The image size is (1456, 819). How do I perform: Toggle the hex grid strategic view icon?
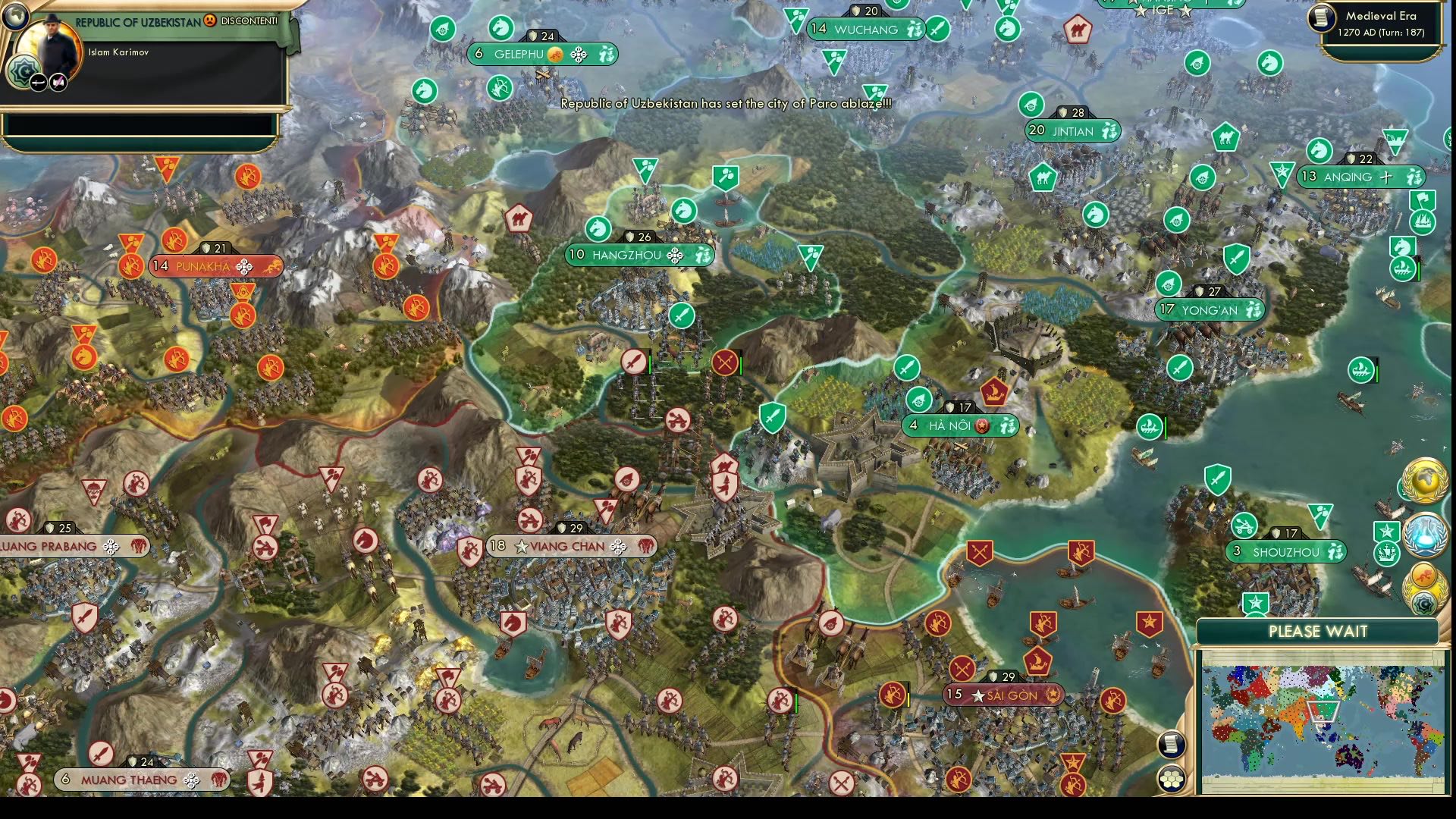(x=1172, y=779)
